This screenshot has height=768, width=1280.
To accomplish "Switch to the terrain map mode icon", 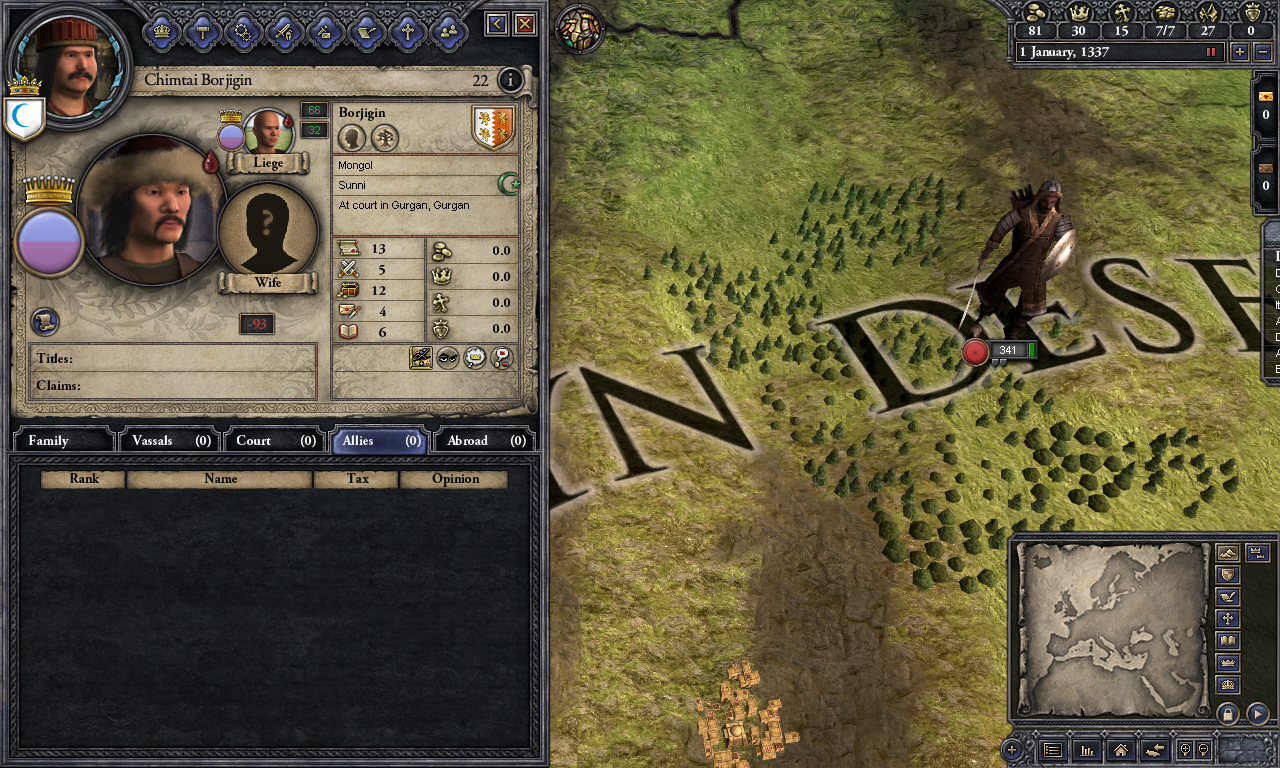I will coord(1227,552).
